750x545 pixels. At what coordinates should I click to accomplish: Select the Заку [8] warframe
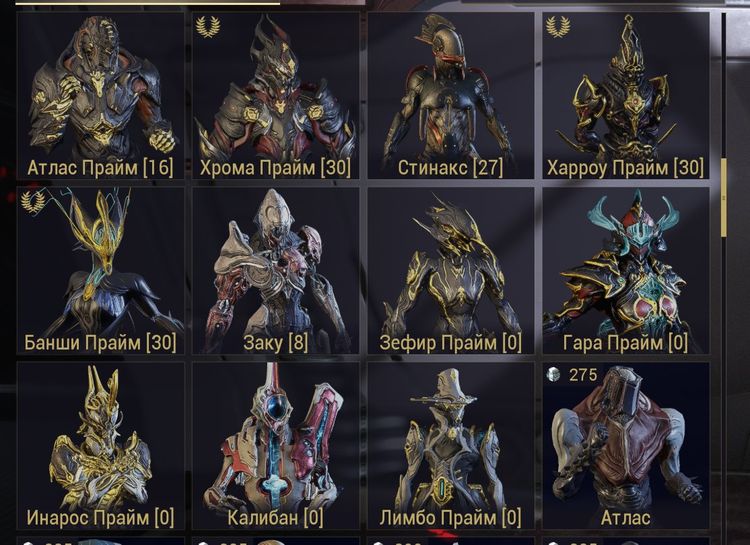[275, 271]
